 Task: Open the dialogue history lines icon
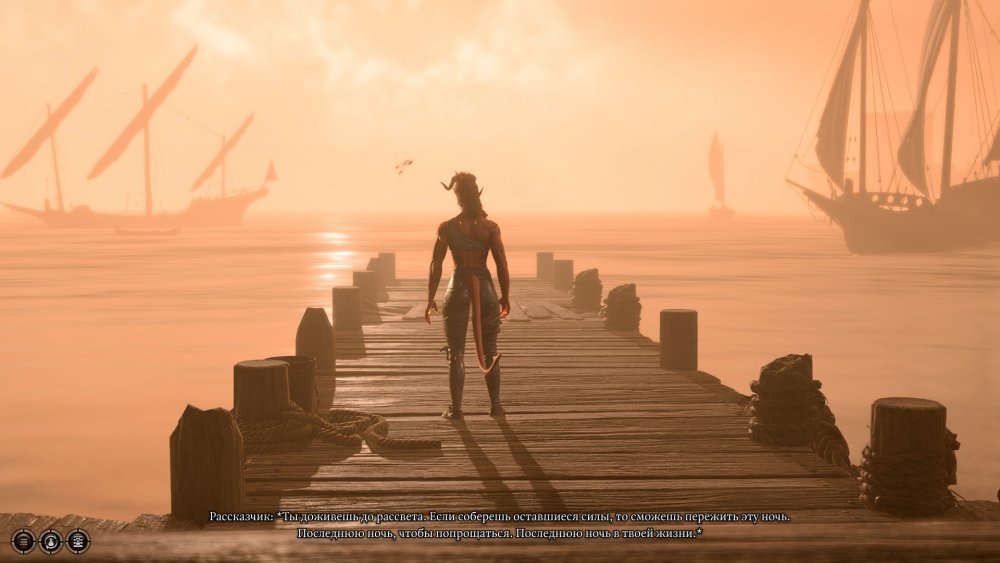point(23,541)
